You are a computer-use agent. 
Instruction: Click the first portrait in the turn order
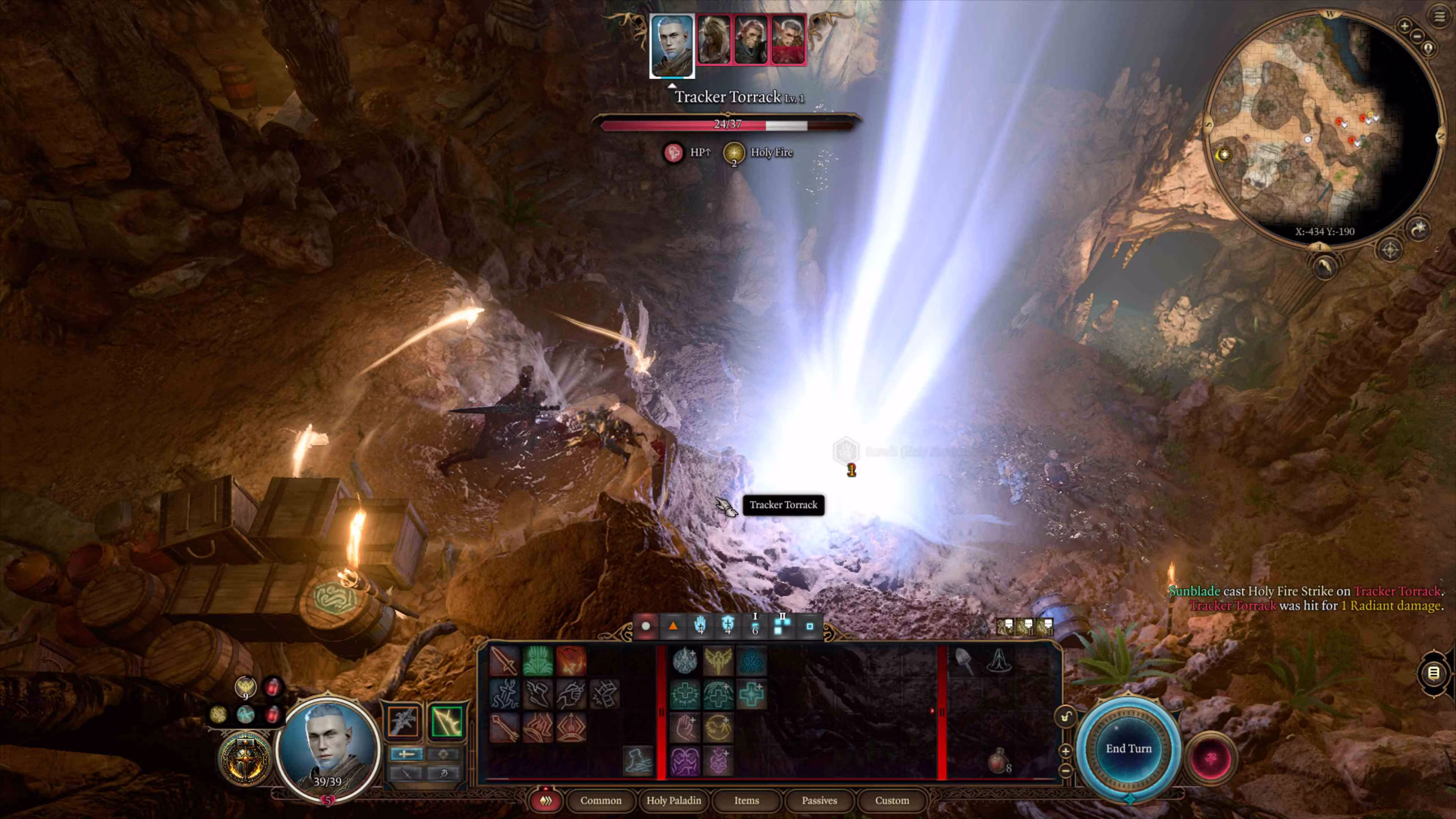pyautogui.click(x=672, y=45)
